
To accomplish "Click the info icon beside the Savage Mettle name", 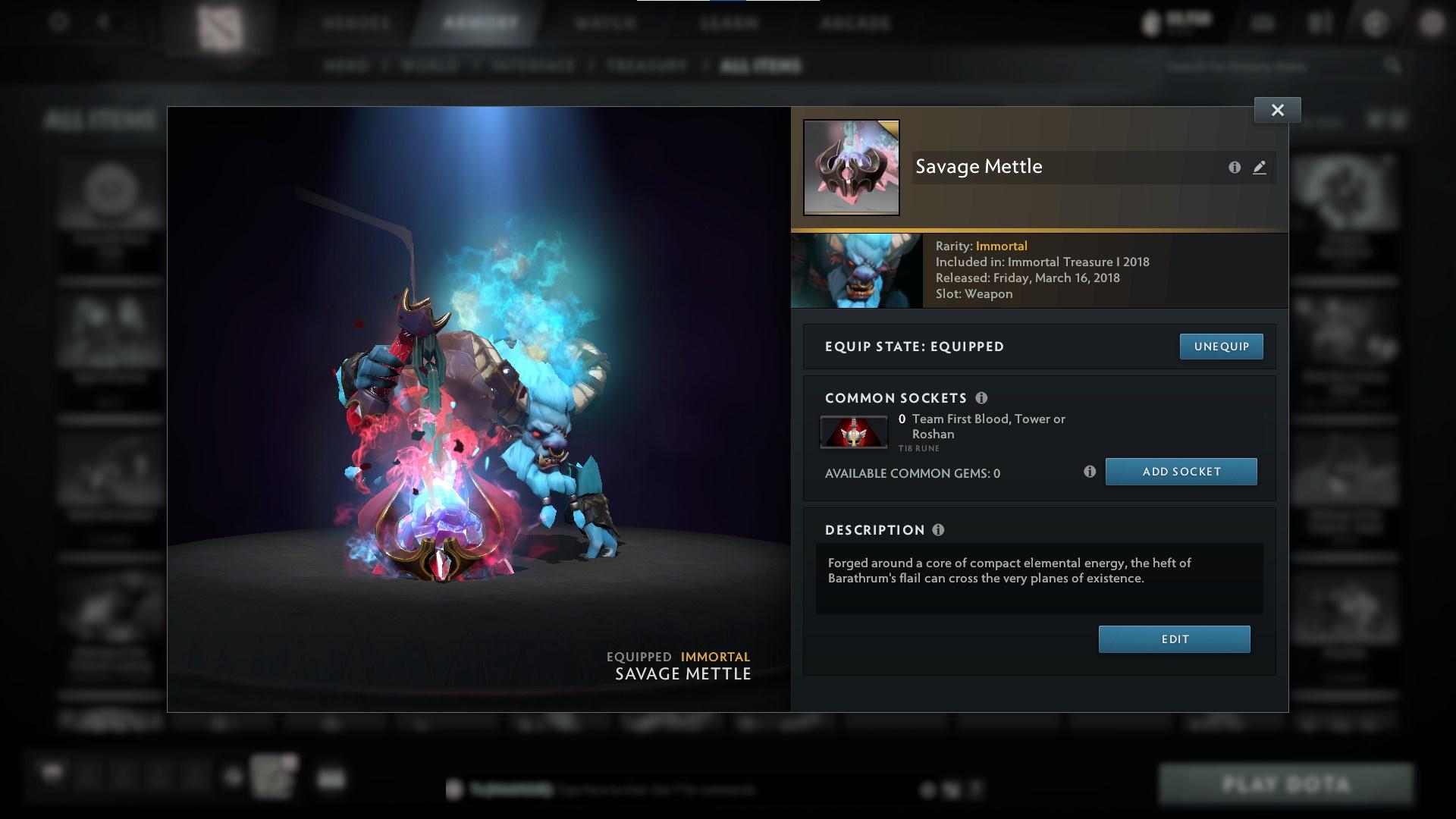I will 1235,168.
